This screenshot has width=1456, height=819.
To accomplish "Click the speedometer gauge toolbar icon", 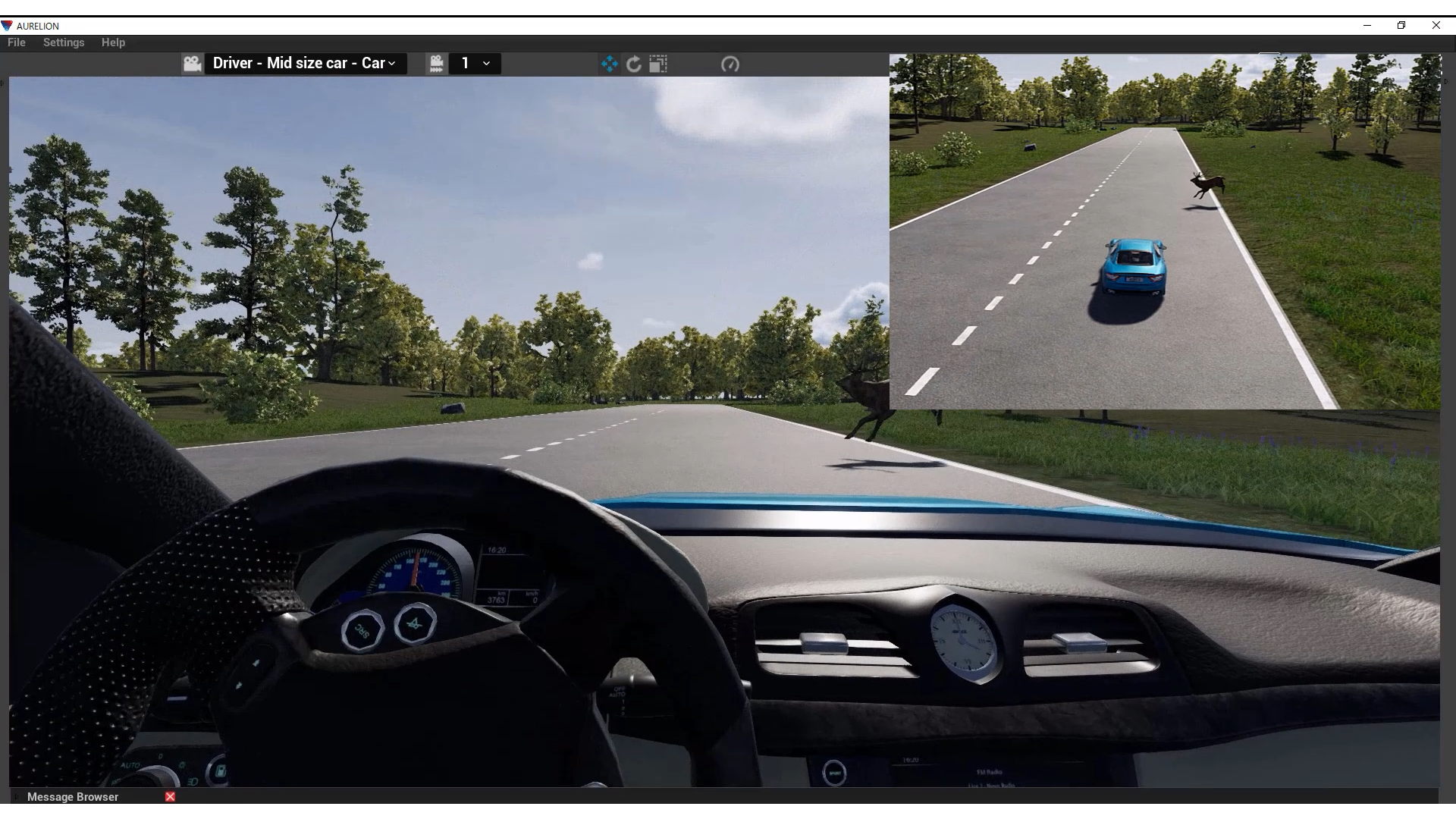I will click(730, 64).
